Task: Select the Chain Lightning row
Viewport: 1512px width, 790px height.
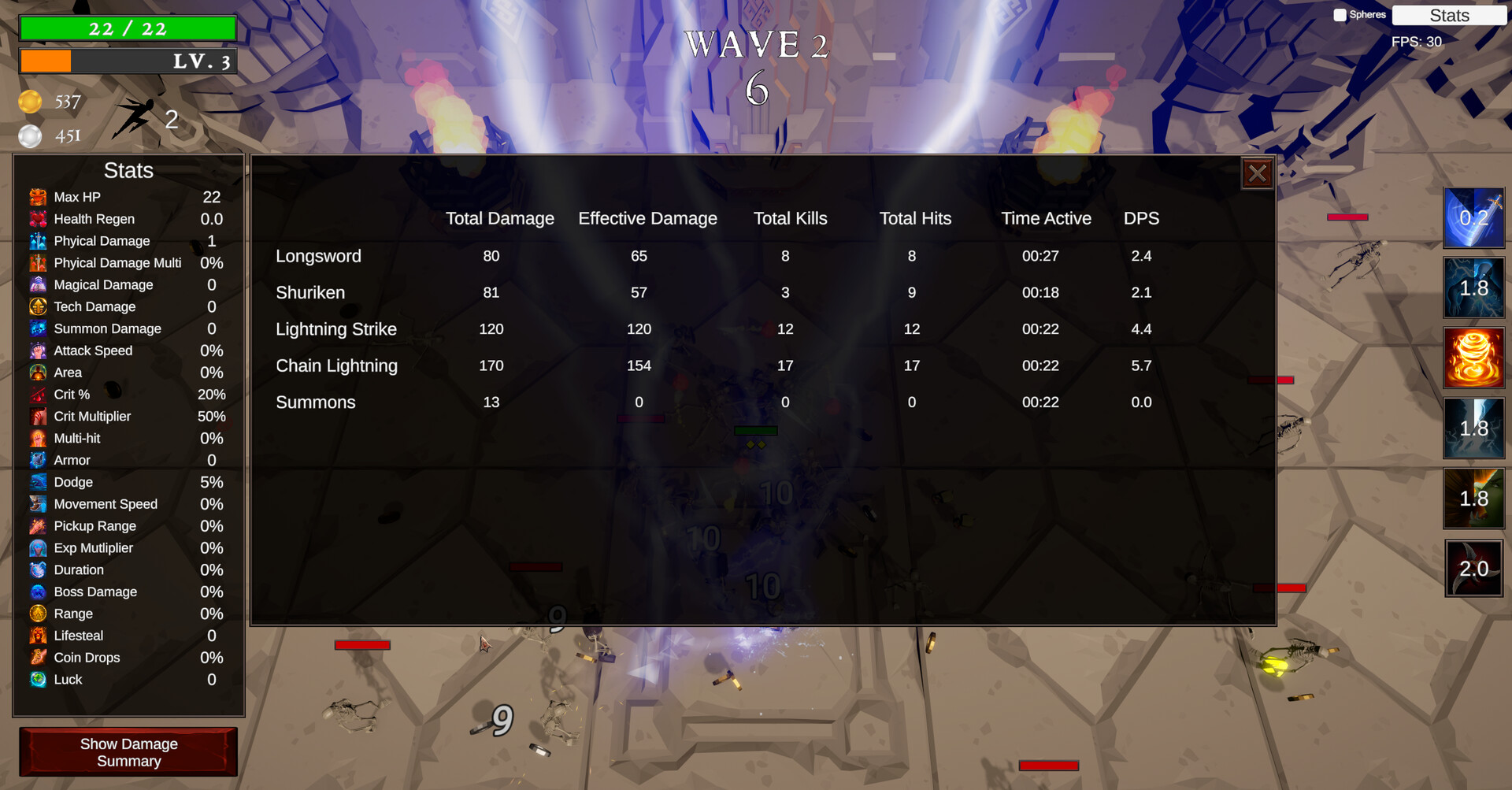Action: tap(336, 365)
